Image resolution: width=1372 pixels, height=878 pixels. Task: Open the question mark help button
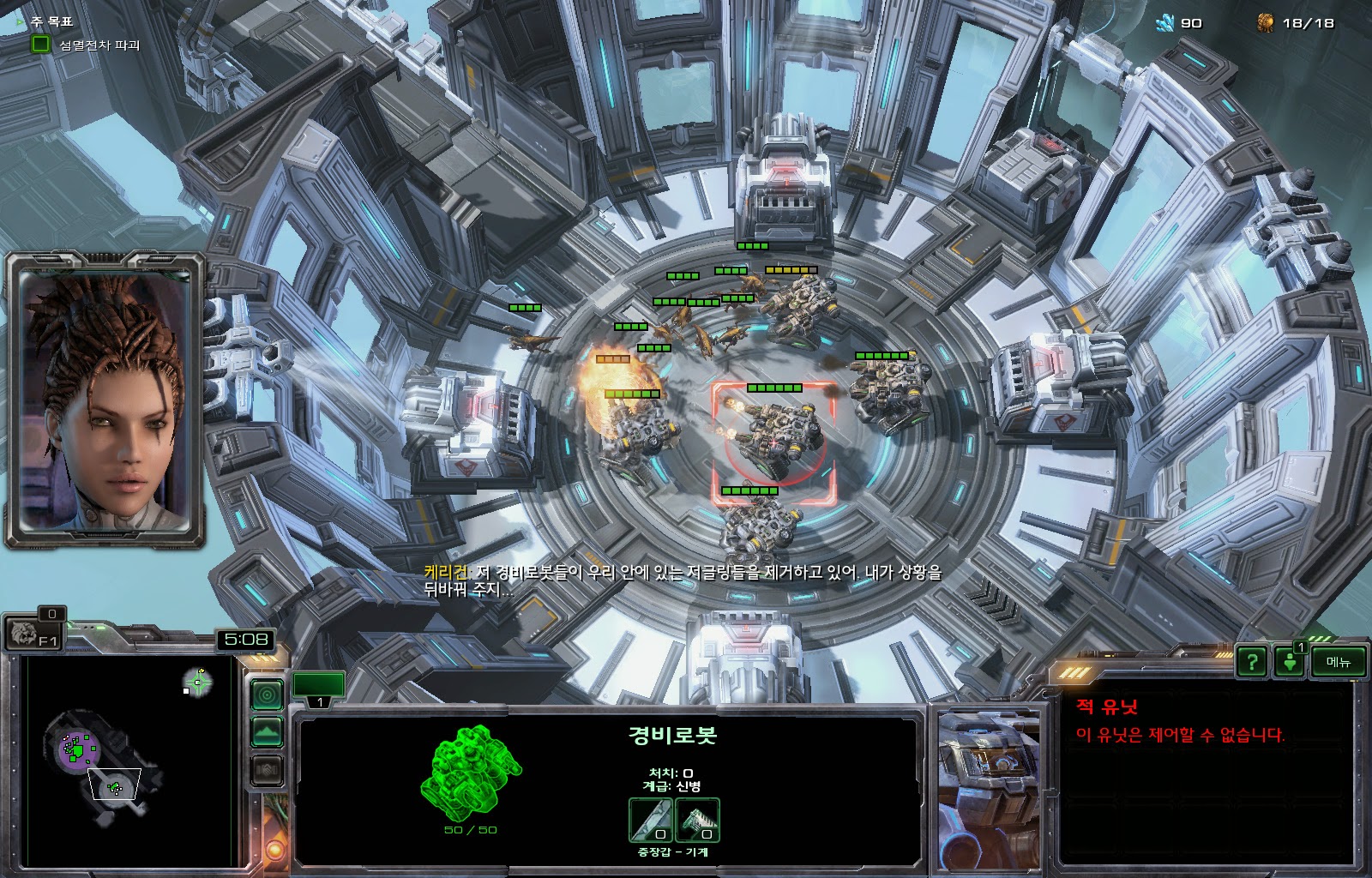(1252, 661)
